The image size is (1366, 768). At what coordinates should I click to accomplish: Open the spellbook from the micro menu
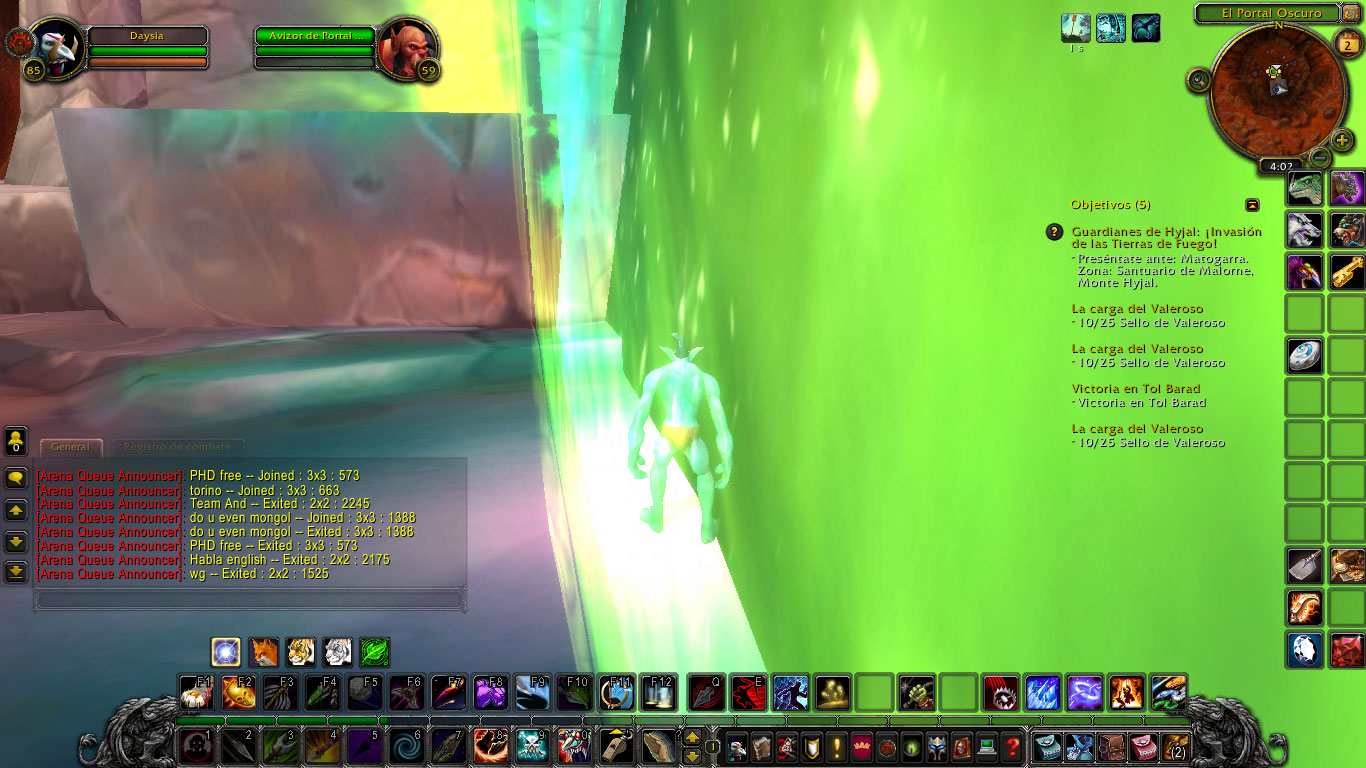click(762, 746)
